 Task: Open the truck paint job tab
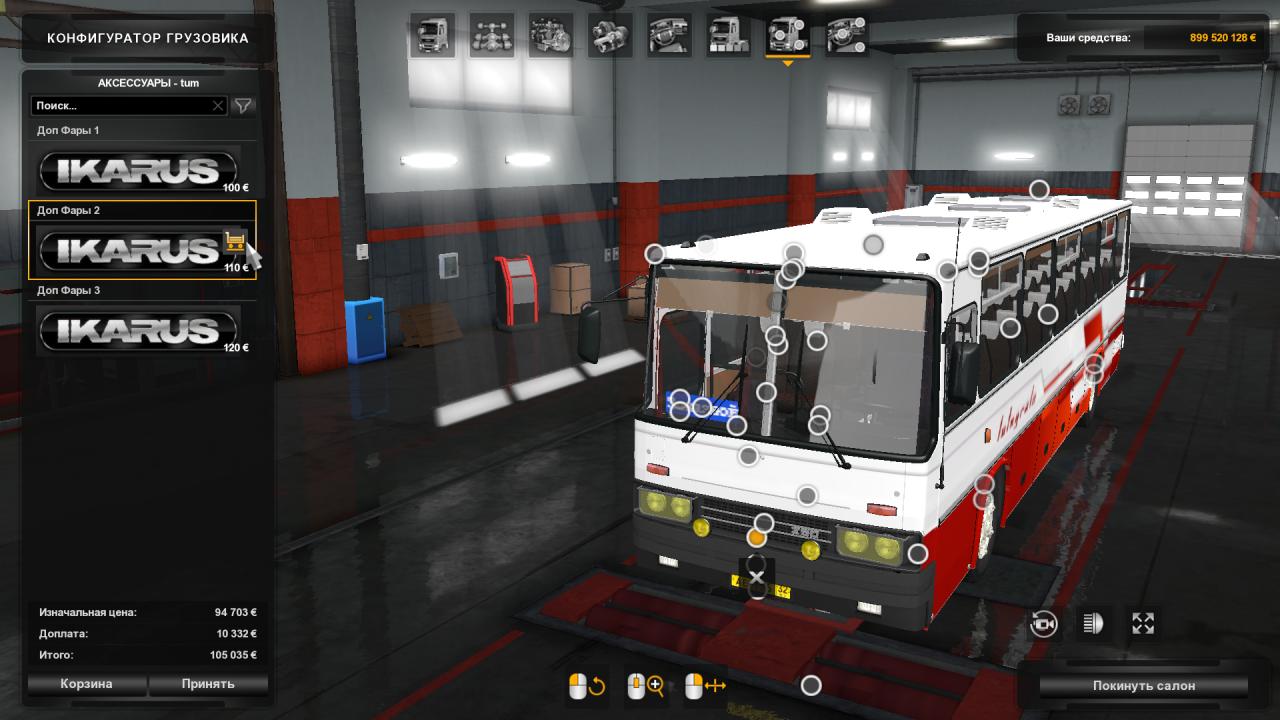(x=728, y=35)
